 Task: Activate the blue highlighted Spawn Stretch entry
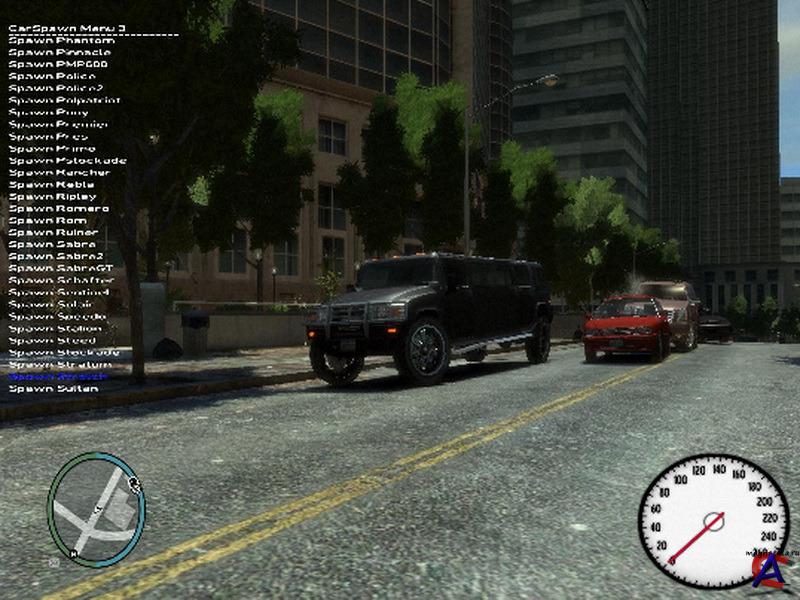[58, 376]
